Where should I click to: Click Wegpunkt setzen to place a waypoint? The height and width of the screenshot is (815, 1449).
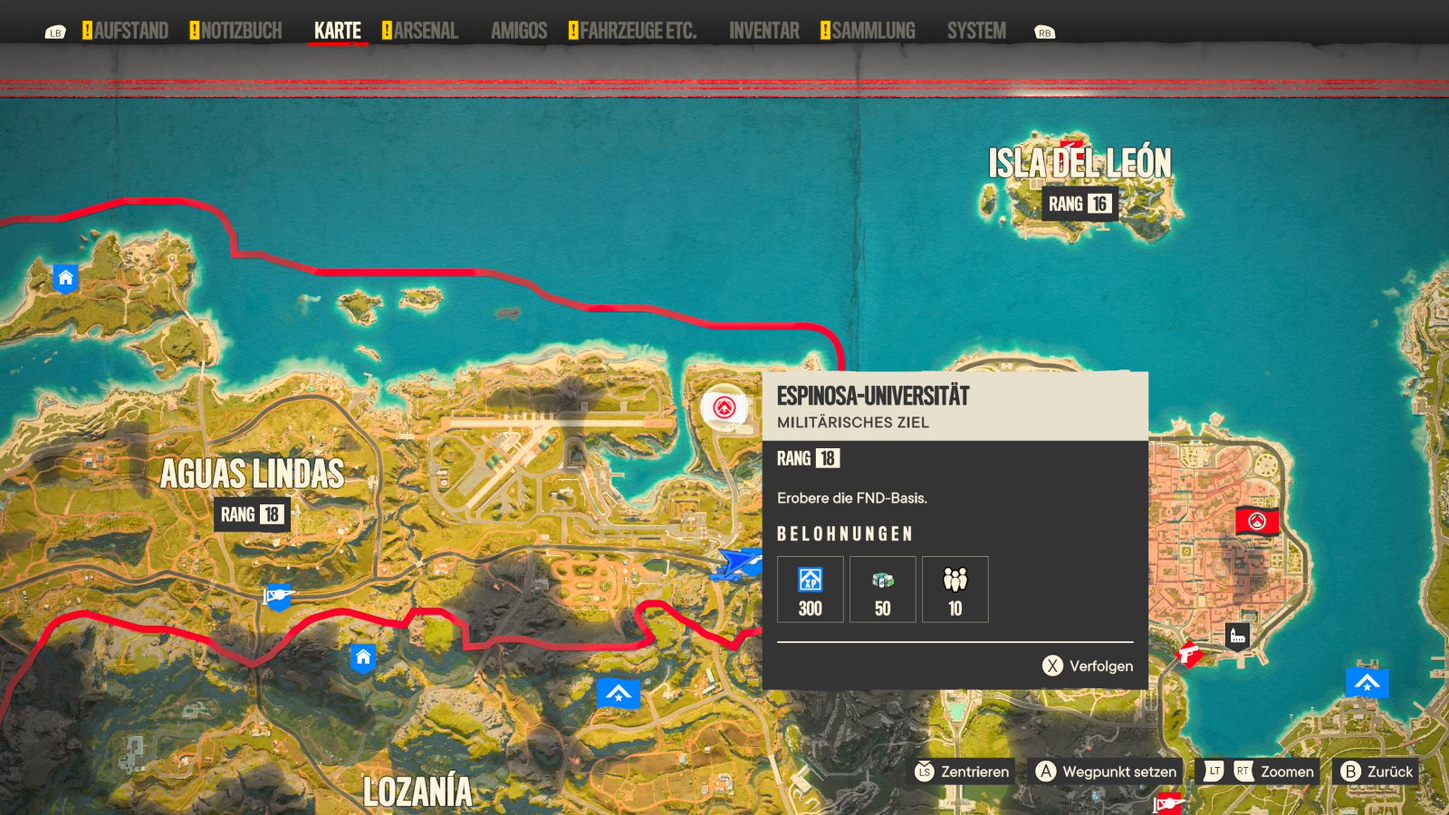1106,771
